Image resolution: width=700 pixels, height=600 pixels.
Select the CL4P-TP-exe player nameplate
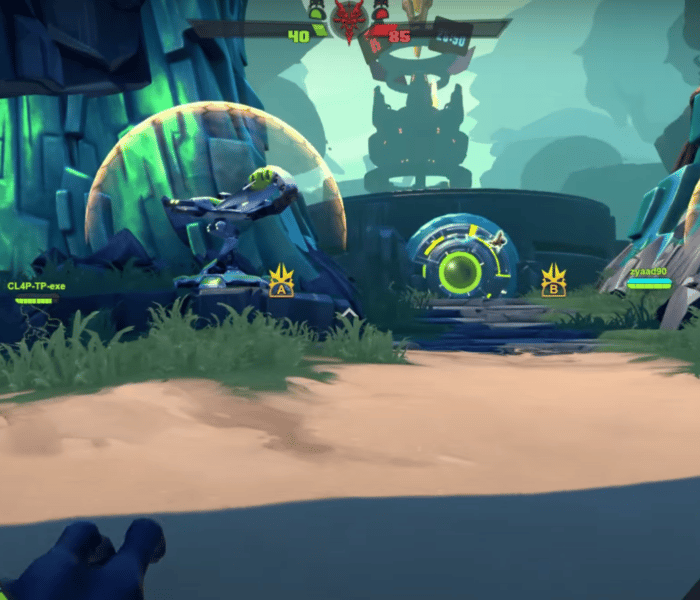click(x=36, y=287)
